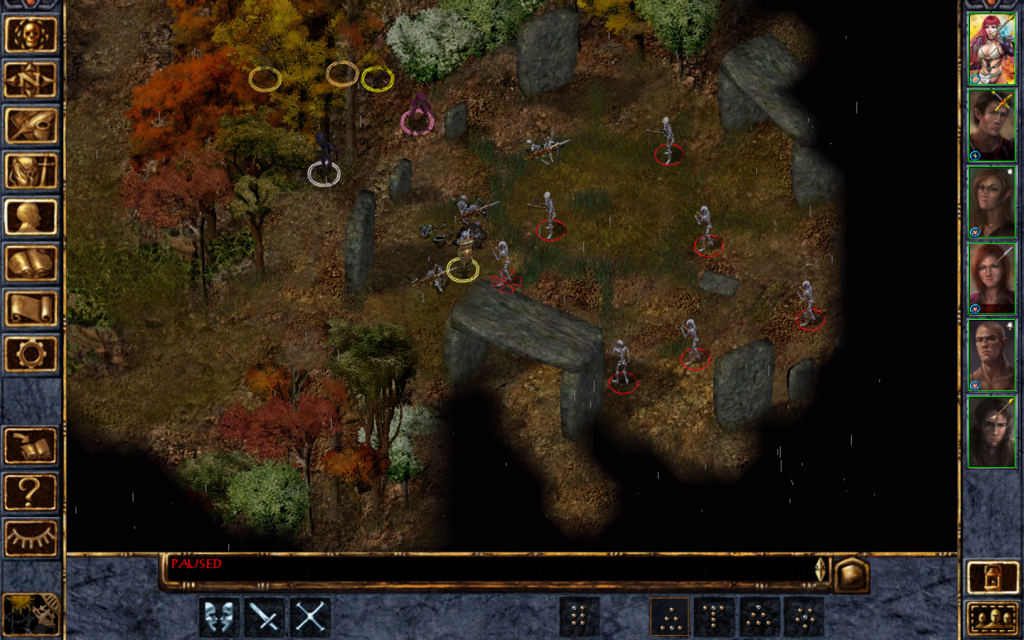Return to game with the skull button
Viewport: 1024px width, 640px height.
[31, 34]
